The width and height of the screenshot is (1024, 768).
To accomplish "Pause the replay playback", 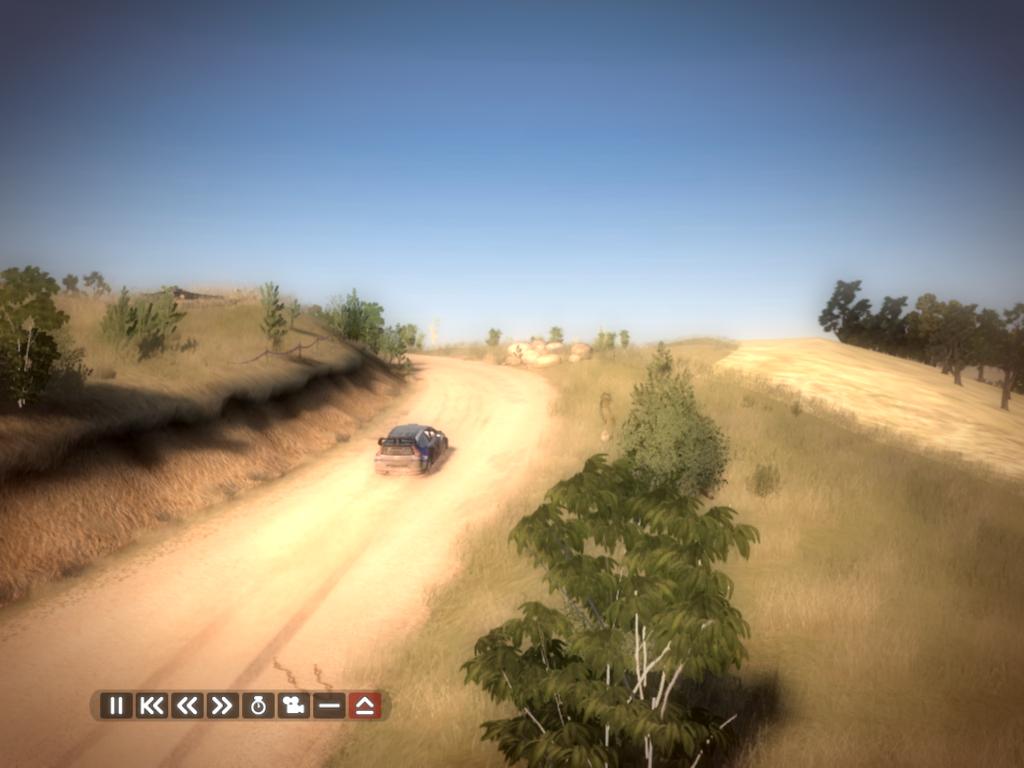I will tap(116, 705).
